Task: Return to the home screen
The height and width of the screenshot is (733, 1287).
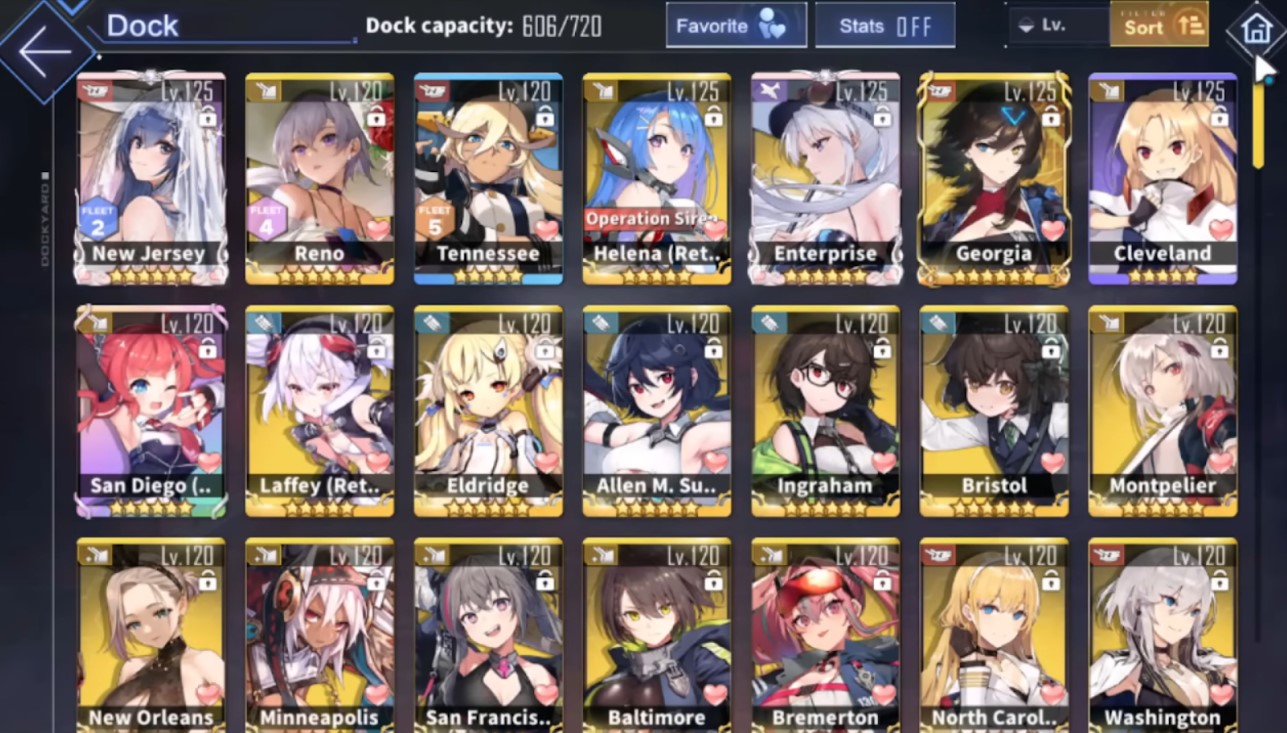Action: (1256, 30)
